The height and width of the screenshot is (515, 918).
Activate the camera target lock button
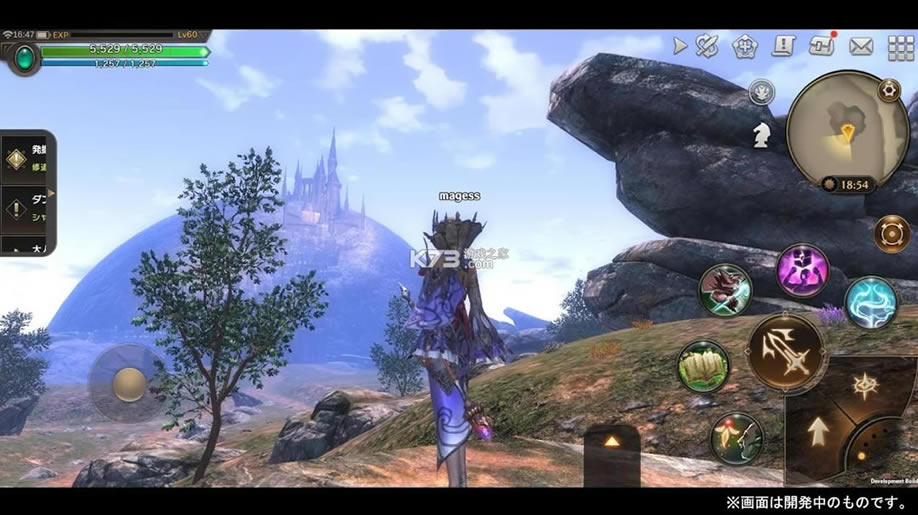pyautogui.click(x=891, y=234)
